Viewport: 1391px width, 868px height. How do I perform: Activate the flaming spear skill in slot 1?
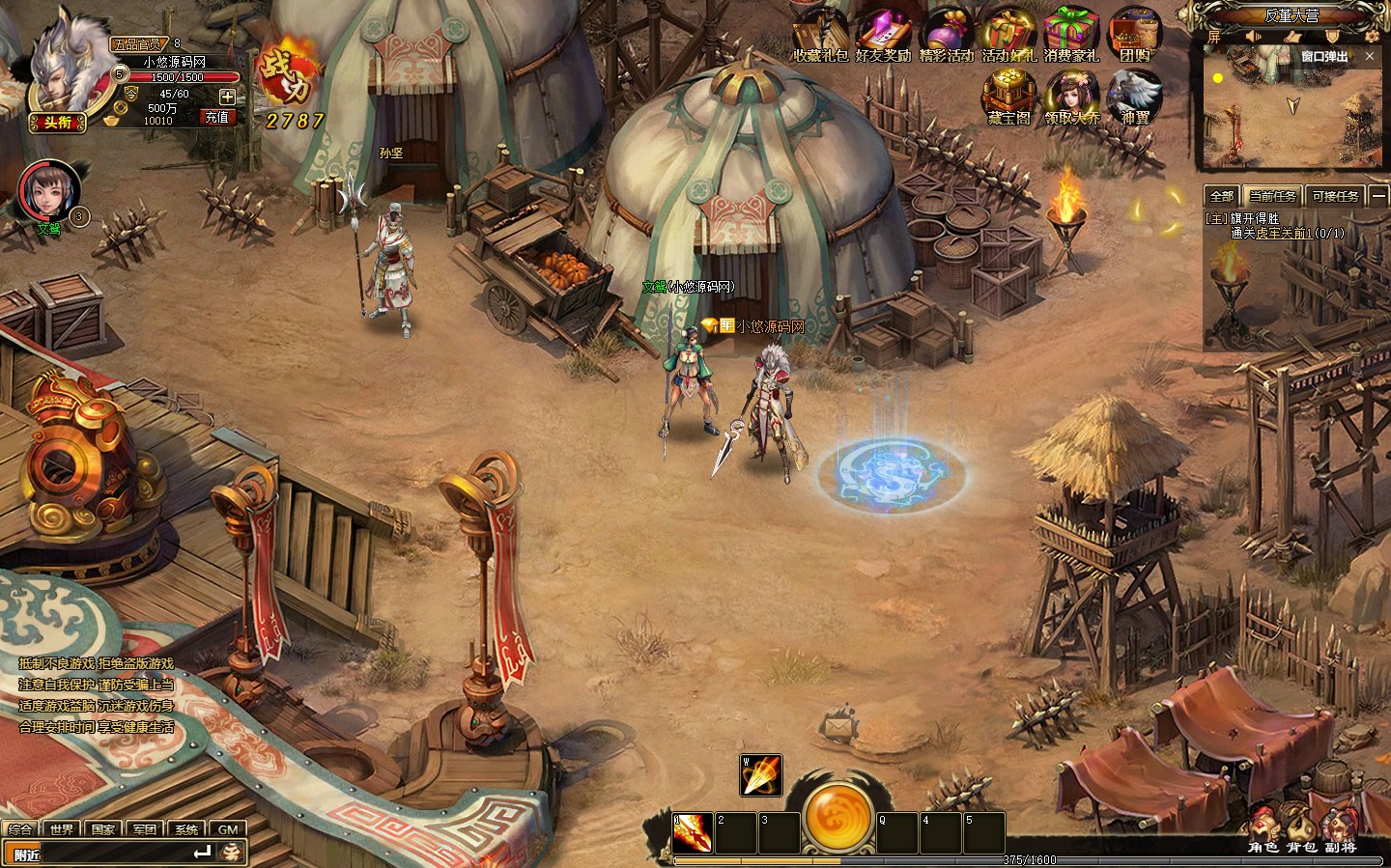(x=693, y=833)
